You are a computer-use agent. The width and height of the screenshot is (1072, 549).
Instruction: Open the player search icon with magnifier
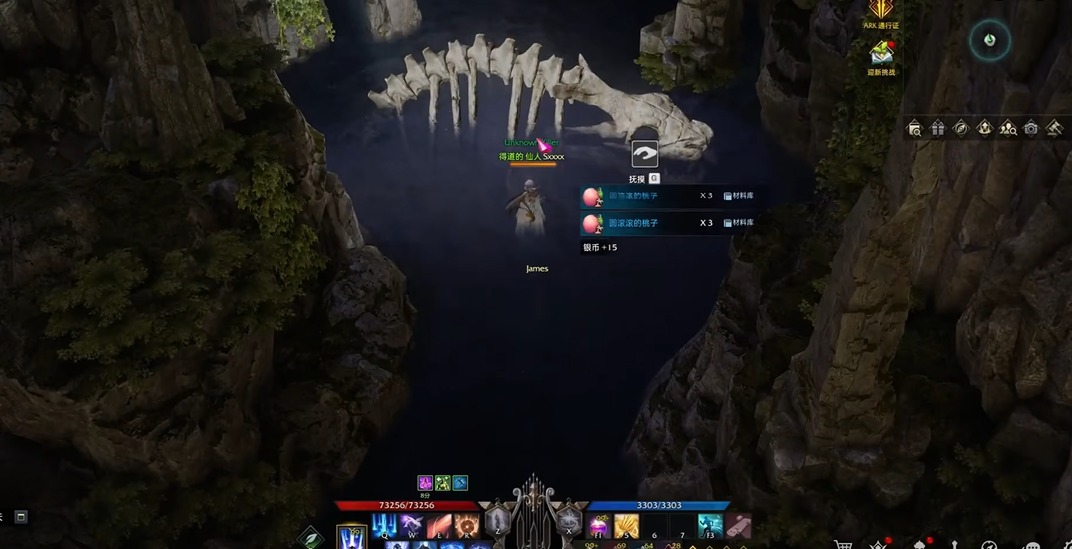click(1008, 128)
